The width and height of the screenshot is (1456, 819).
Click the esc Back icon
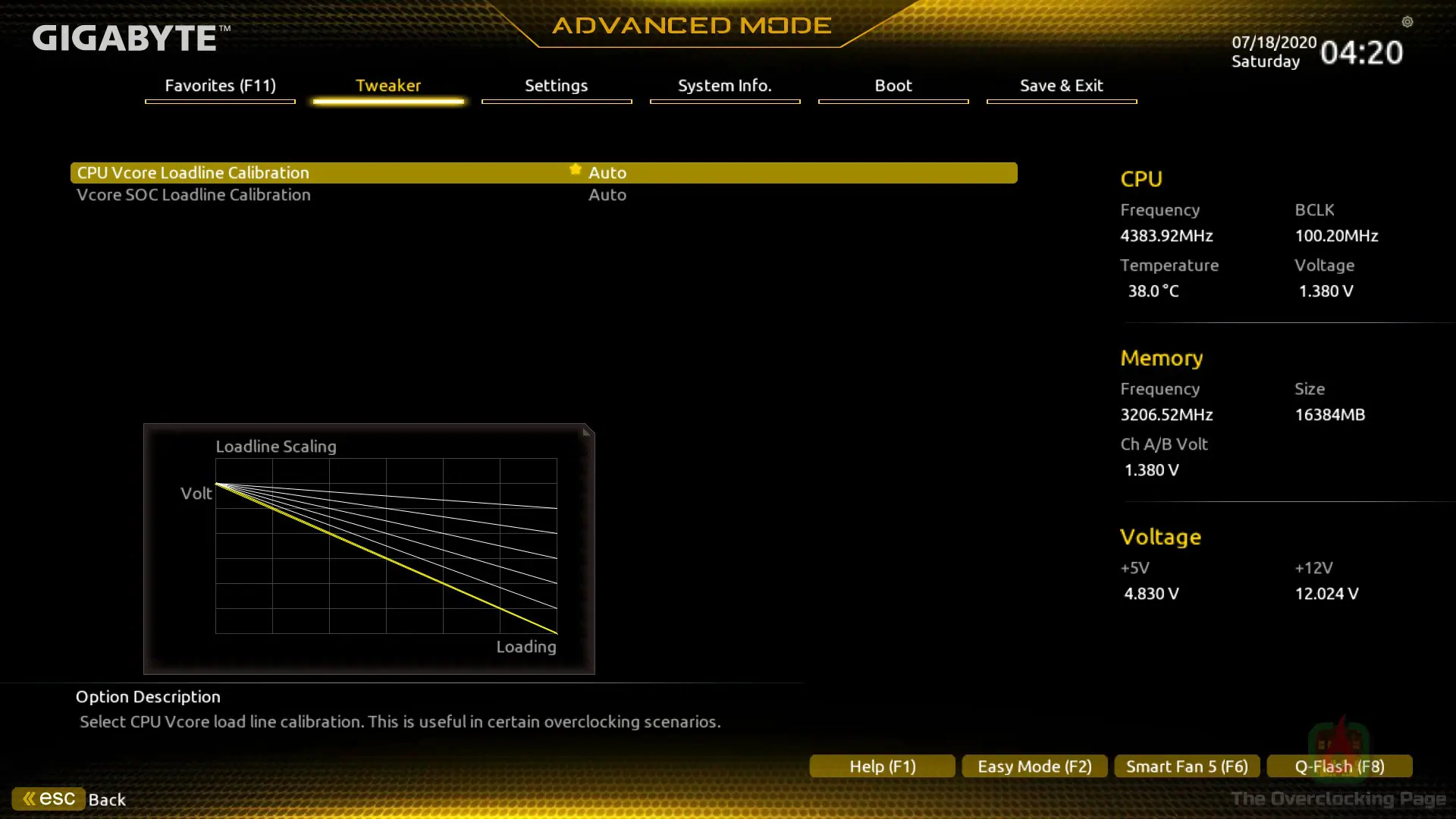pos(48,798)
